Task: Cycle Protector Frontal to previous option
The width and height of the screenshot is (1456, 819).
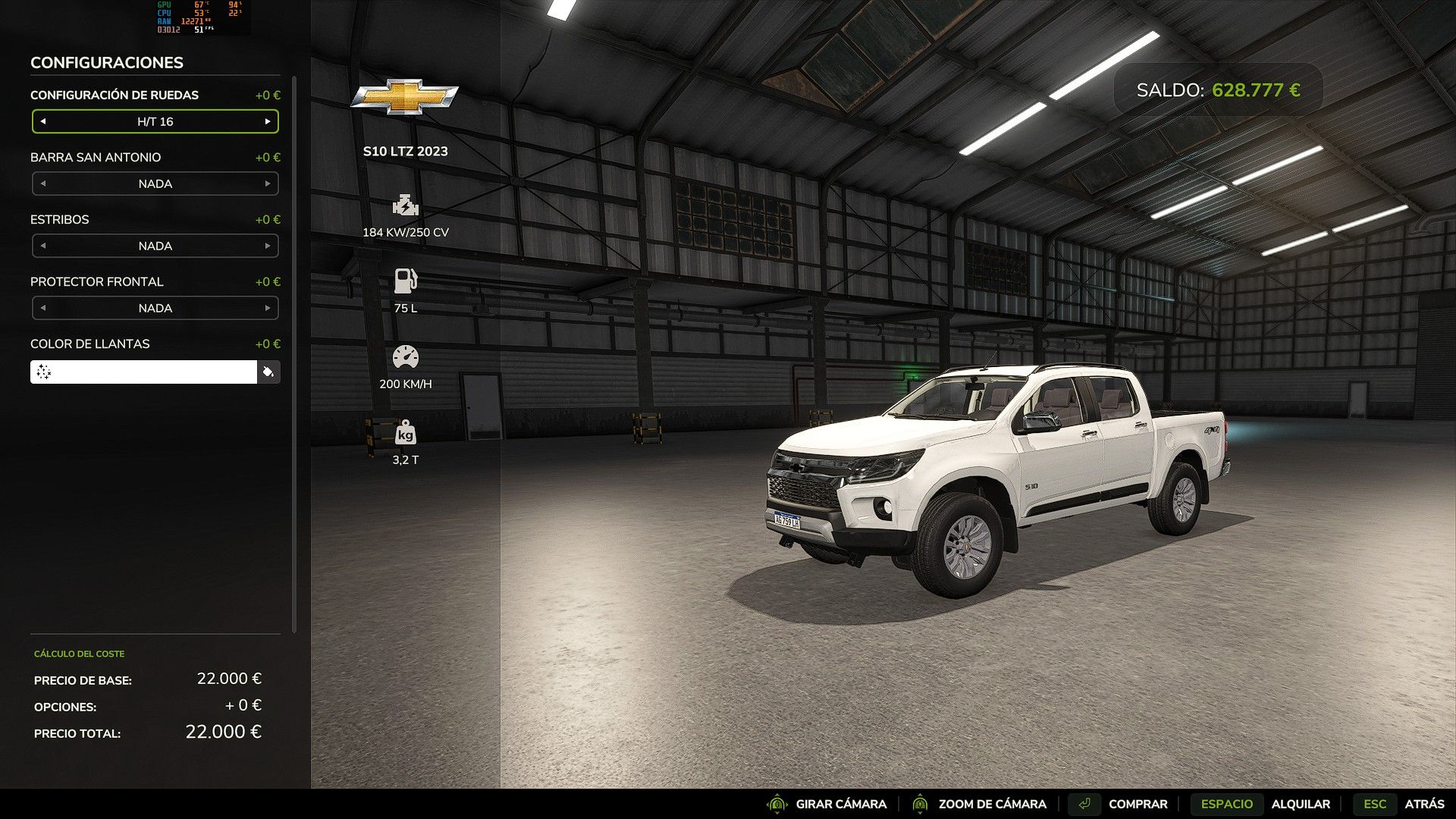Action: pos(43,308)
